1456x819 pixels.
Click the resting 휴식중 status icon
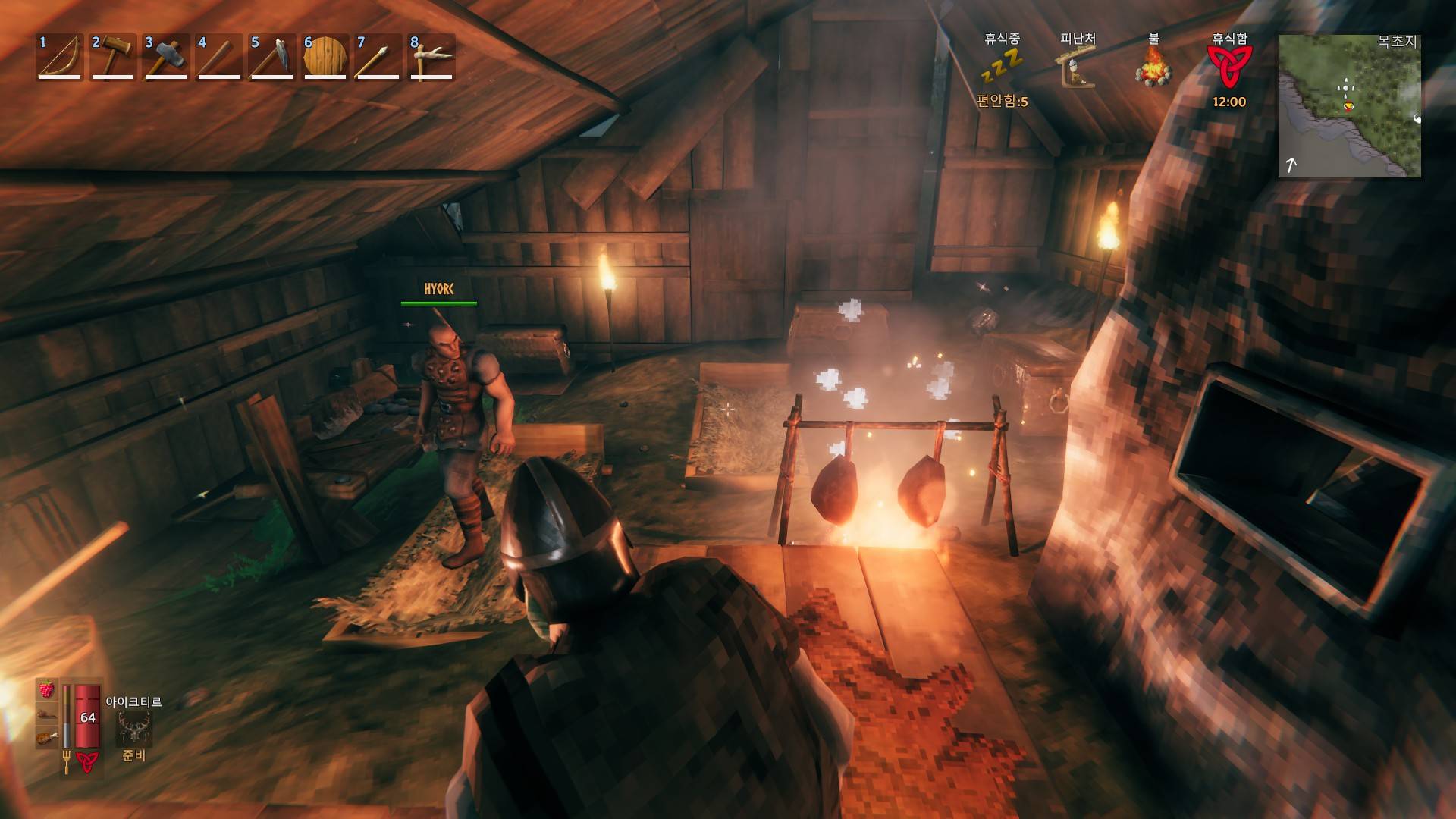[x=1002, y=66]
